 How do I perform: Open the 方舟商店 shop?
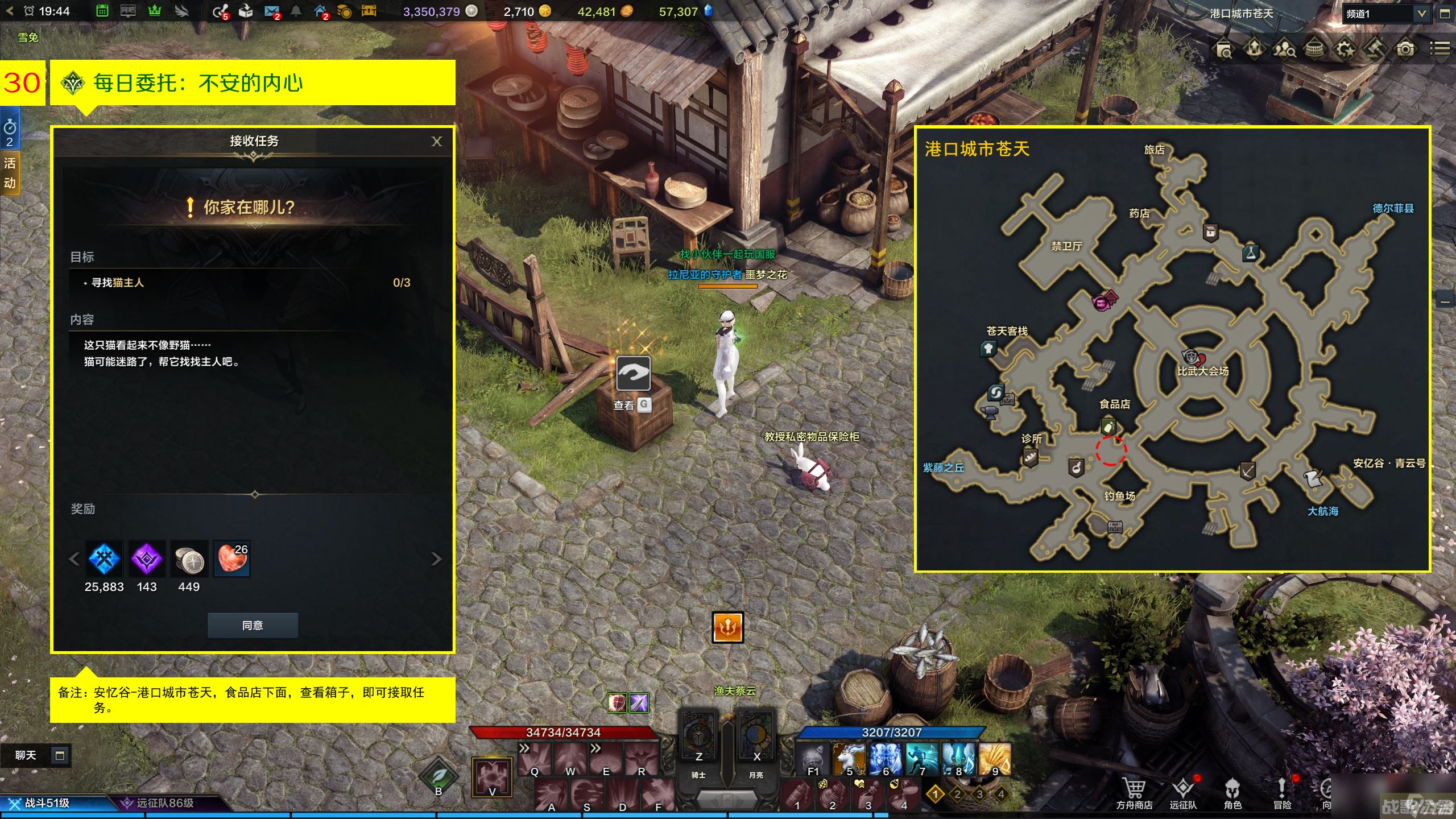(x=1134, y=792)
